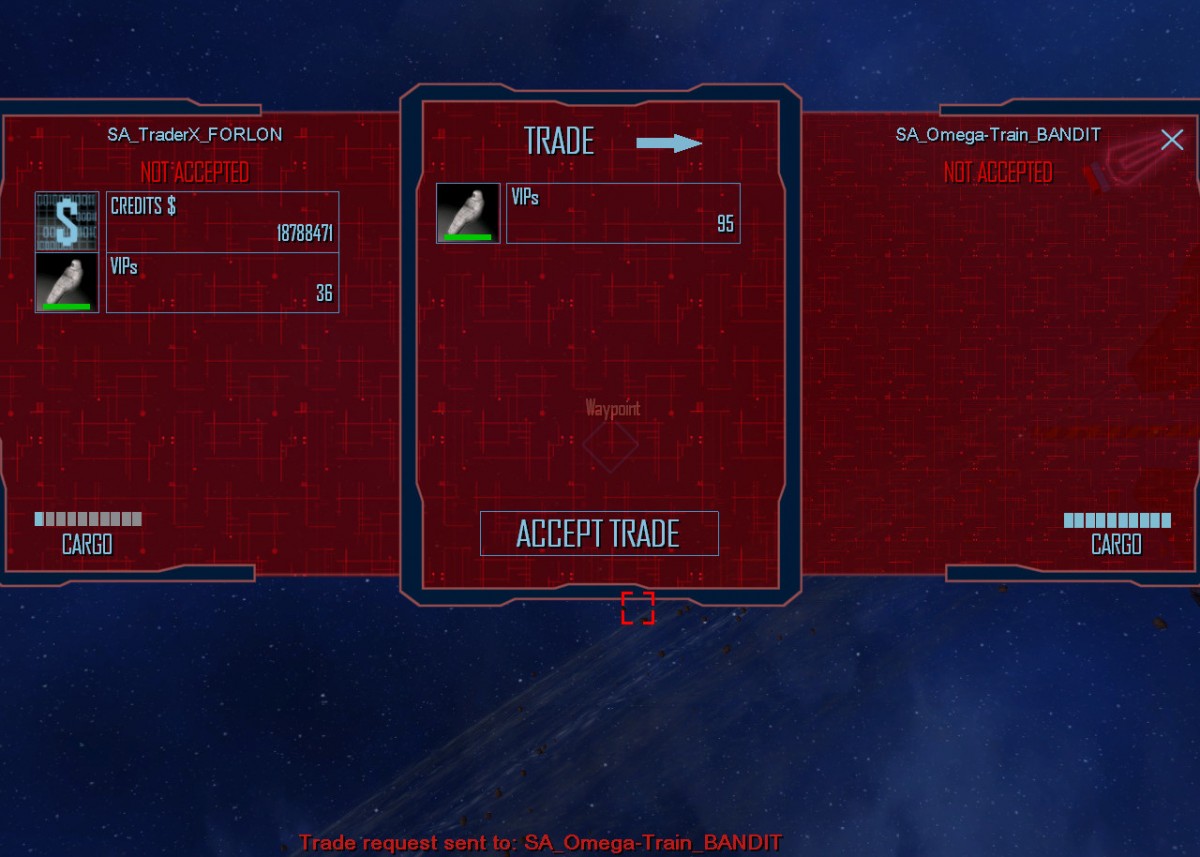This screenshot has height=857, width=1200.
Task: Accept the trade offer
Action: (599, 533)
